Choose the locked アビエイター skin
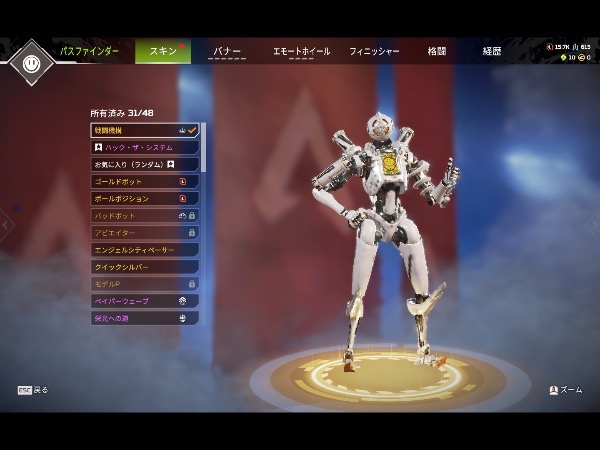Screen dimensions: 600x450 [x=144, y=232]
